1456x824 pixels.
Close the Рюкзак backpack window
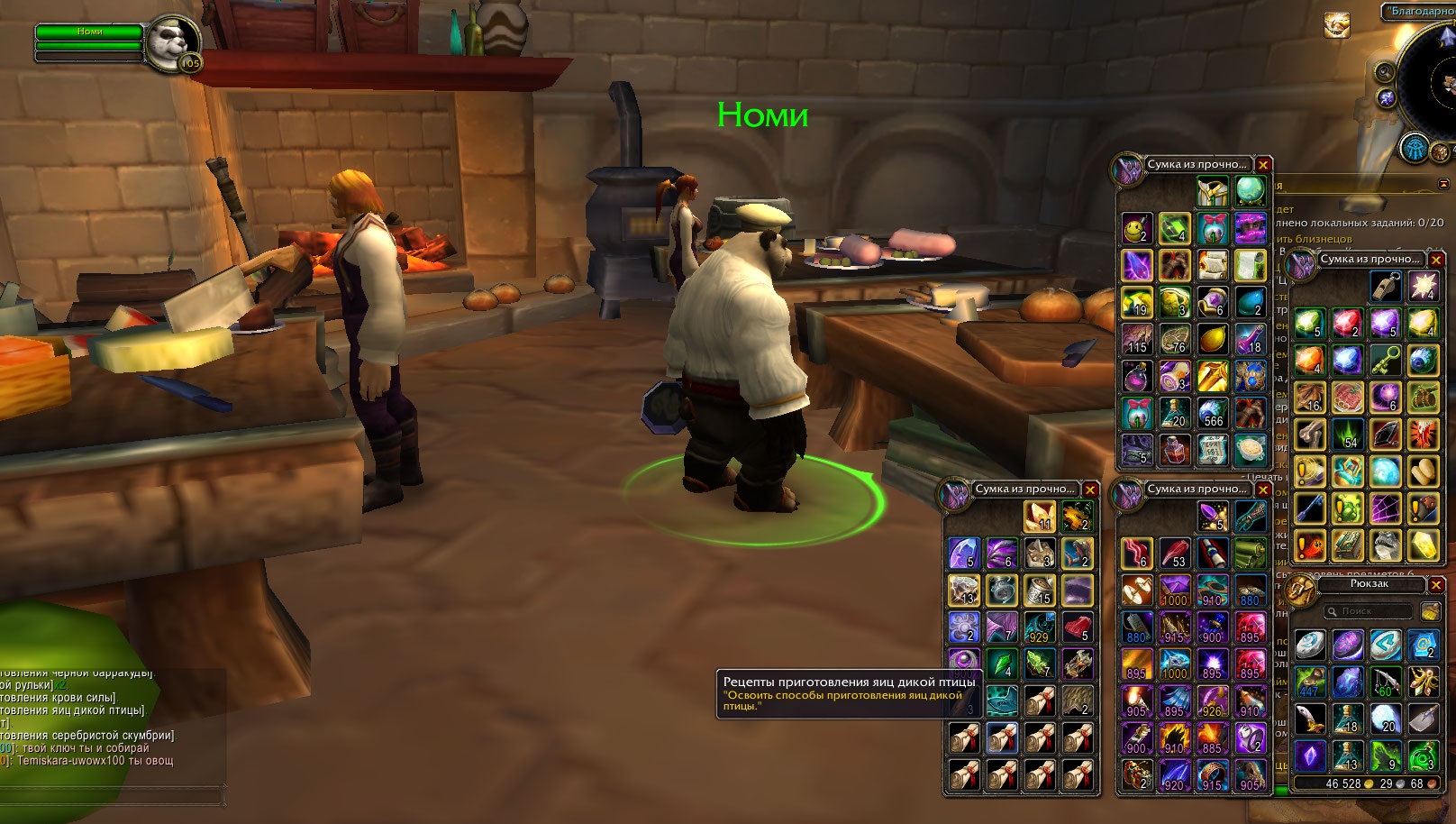click(1436, 584)
